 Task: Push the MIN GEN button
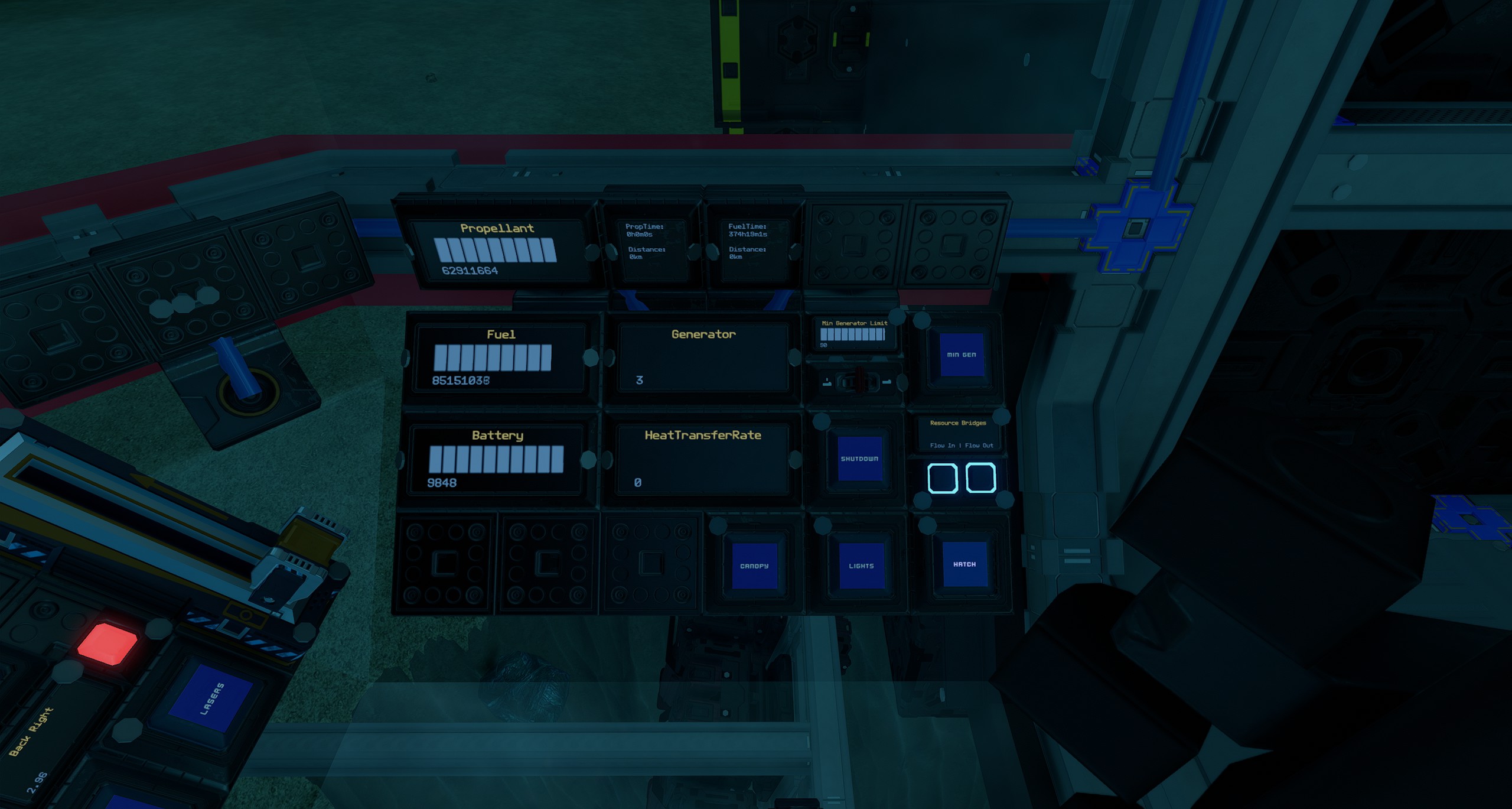coord(961,355)
